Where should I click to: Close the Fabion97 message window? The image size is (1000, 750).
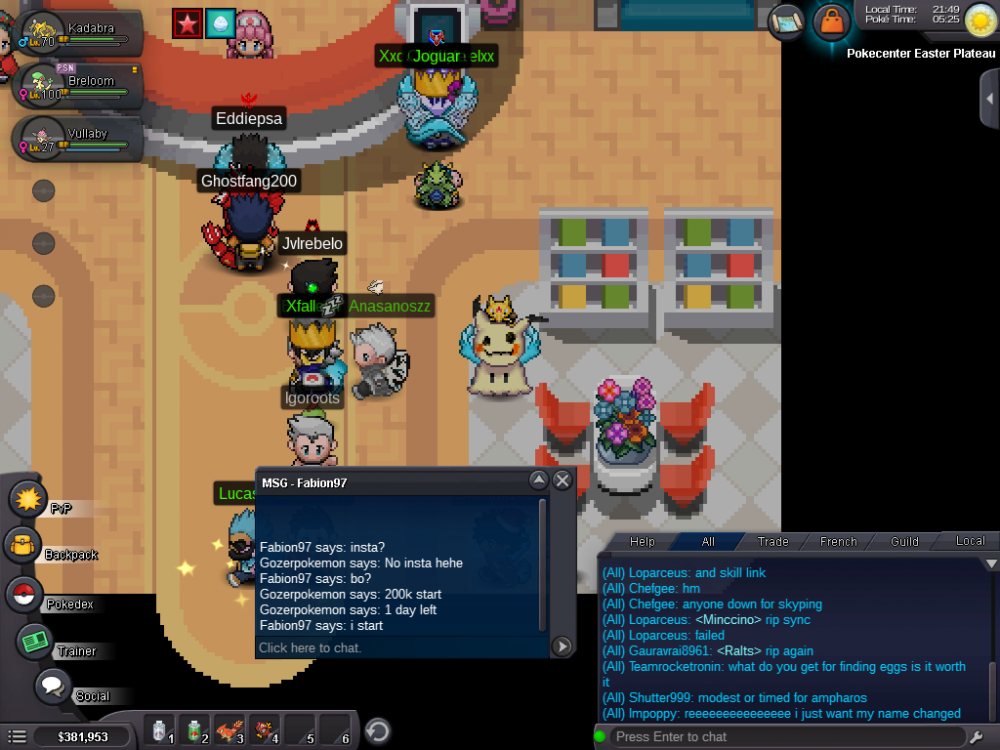[562, 481]
